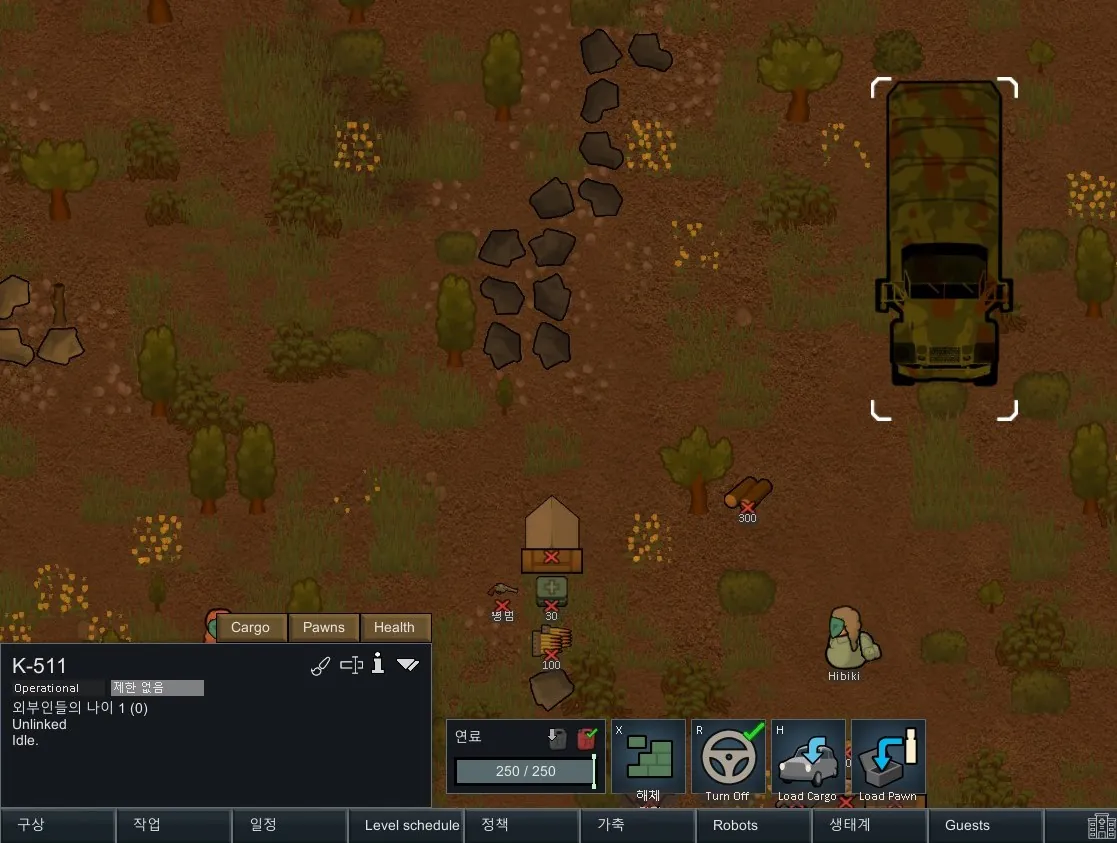The image size is (1117, 843).
Task: Click the grey fuel can drain icon
Action: click(x=557, y=739)
